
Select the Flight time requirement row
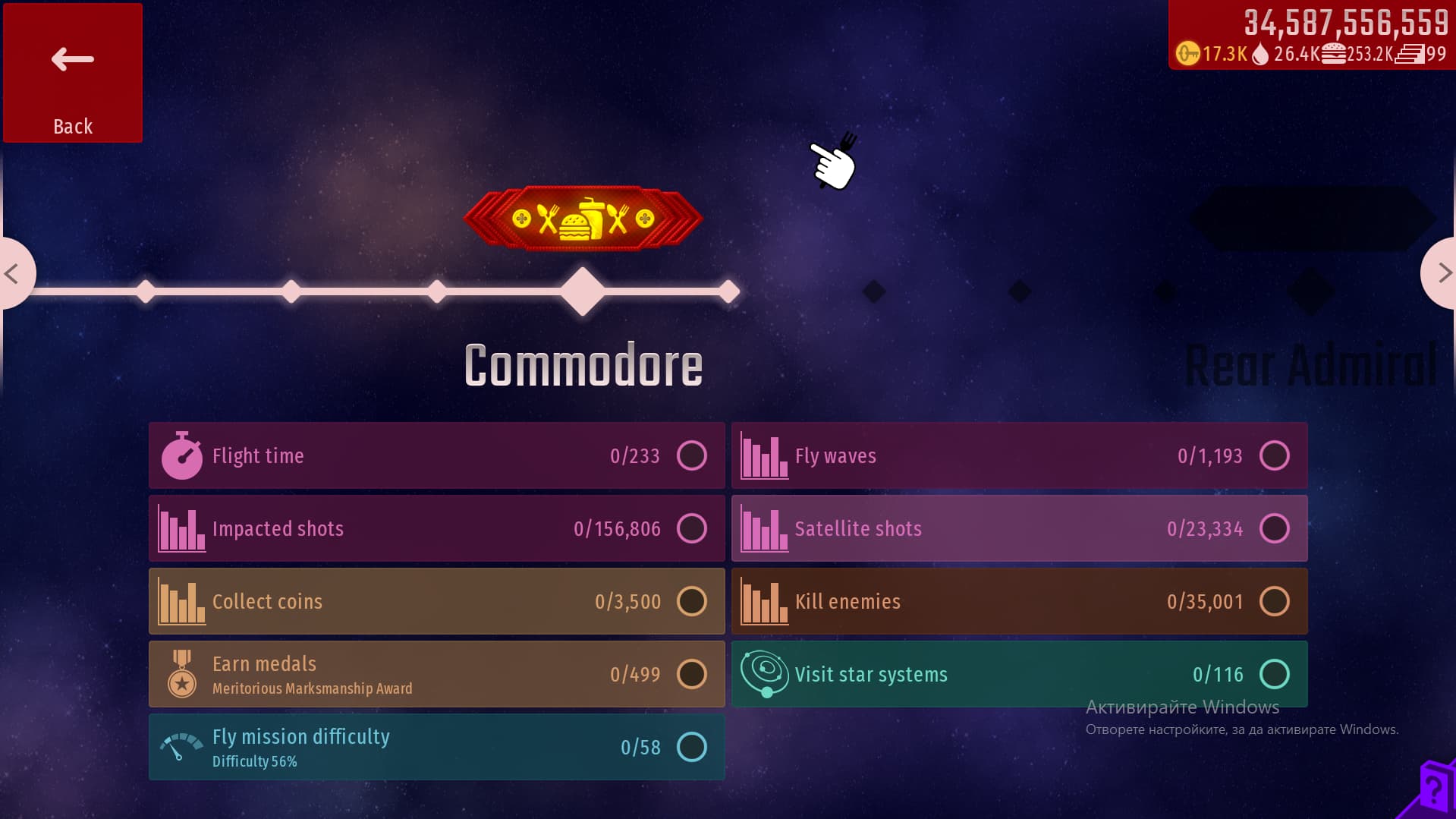point(436,455)
